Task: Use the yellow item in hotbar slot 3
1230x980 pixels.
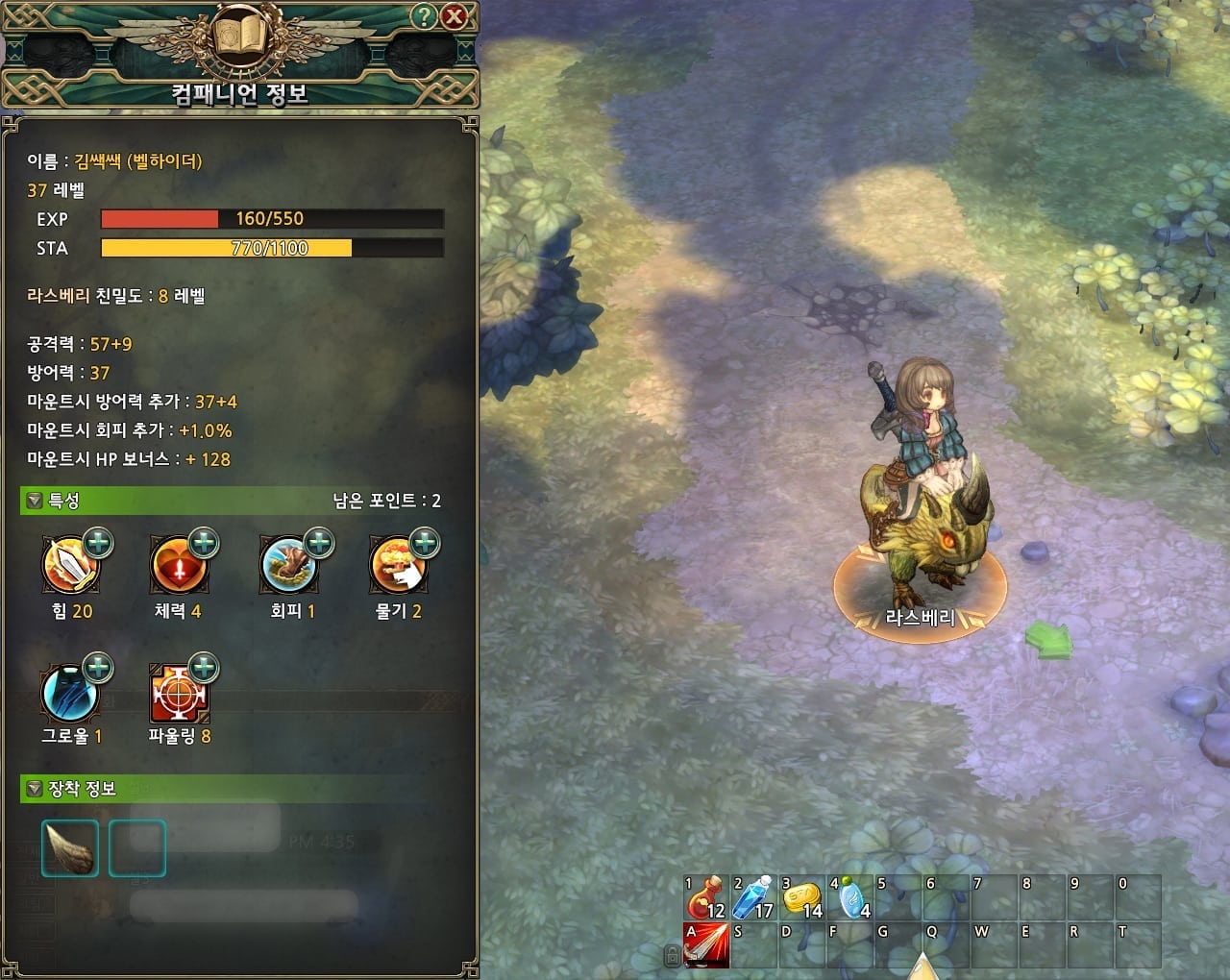Action: click(801, 897)
